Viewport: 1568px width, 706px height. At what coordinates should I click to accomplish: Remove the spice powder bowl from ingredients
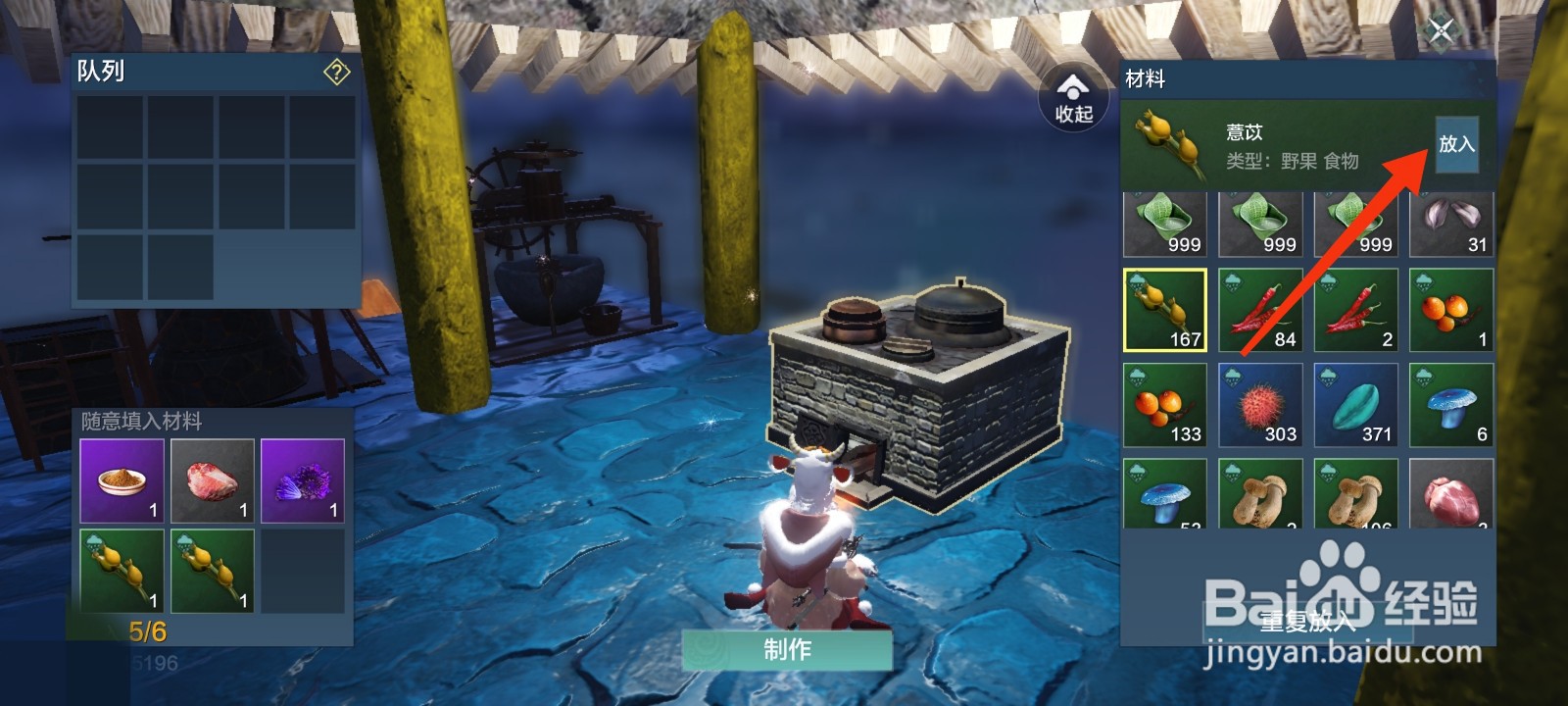point(122,480)
